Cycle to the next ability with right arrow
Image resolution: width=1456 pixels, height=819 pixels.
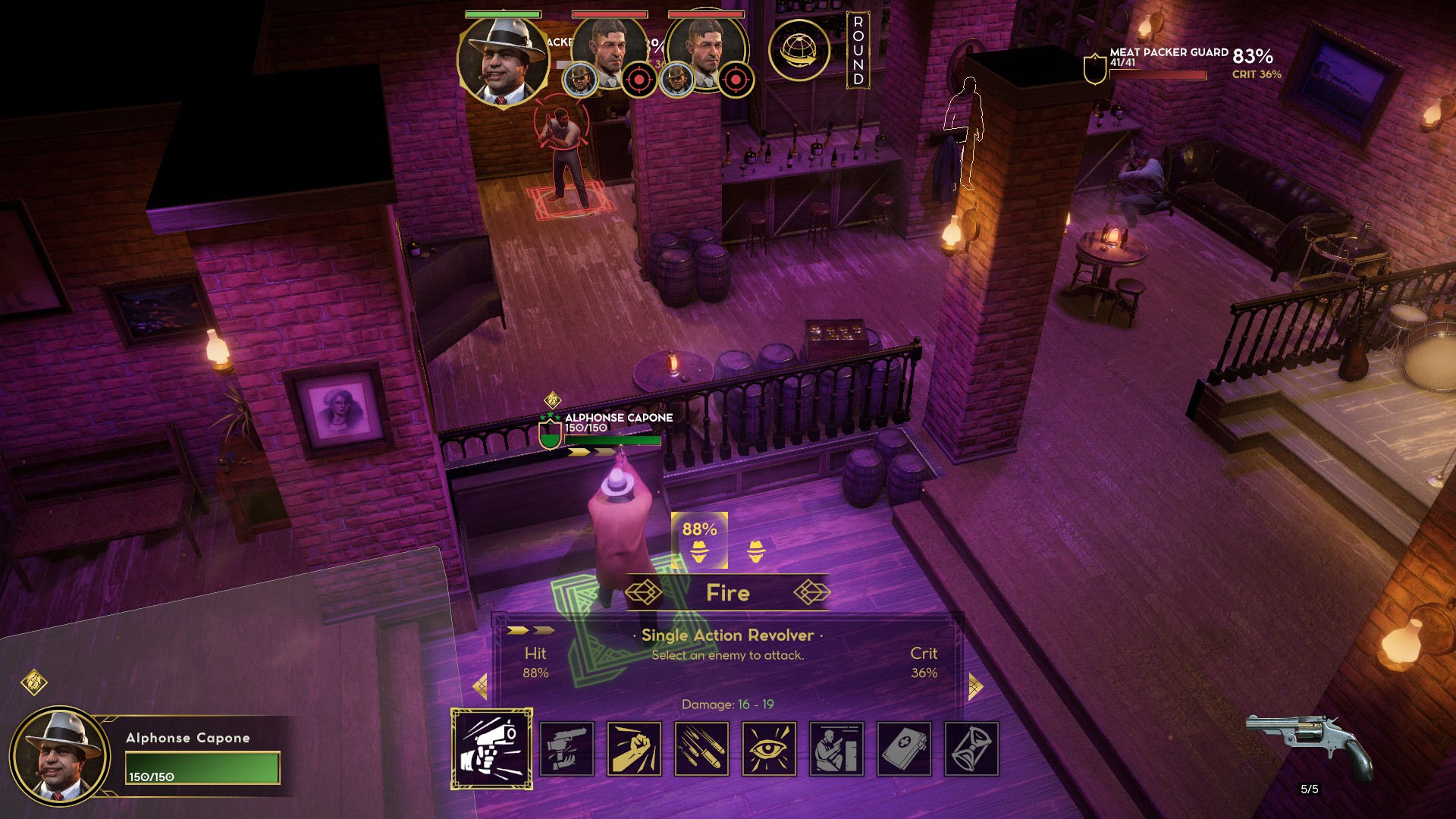[975, 687]
